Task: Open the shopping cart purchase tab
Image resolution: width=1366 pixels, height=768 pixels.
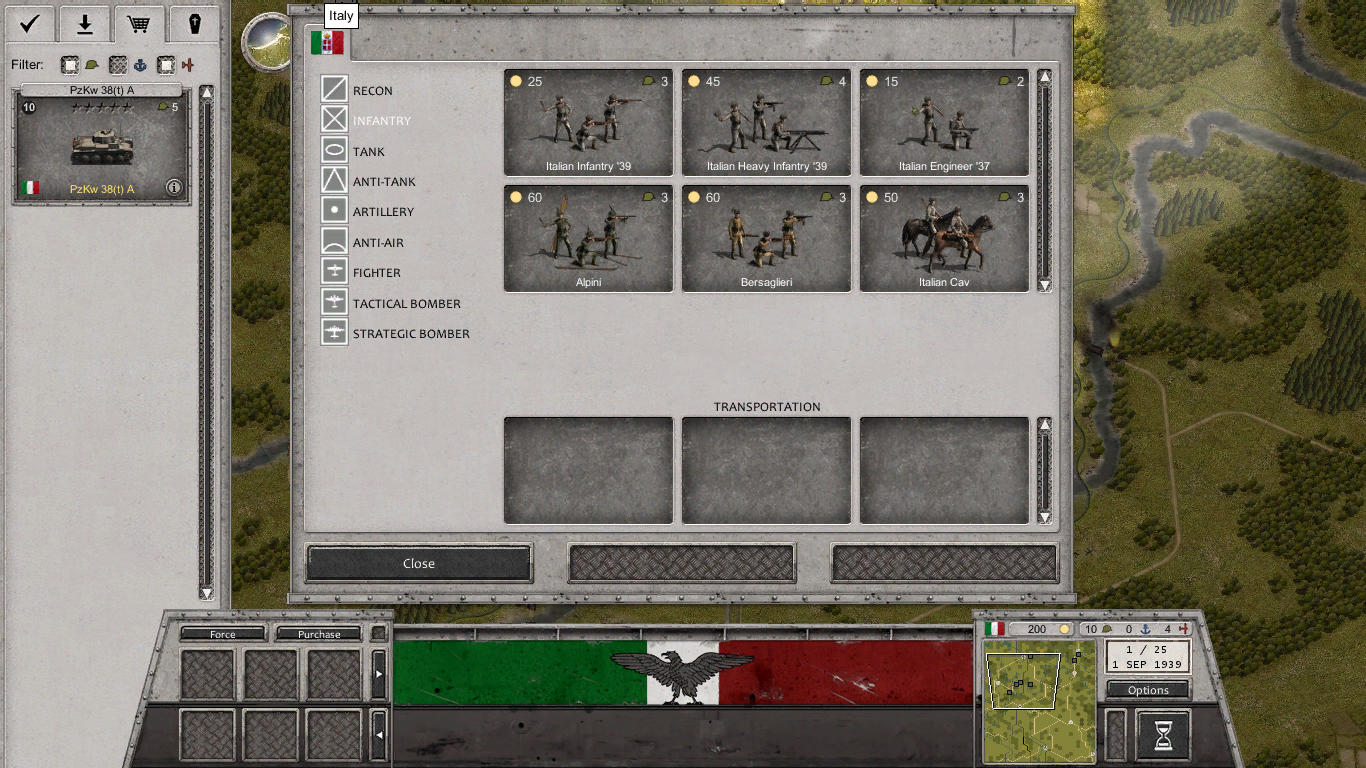Action: (x=139, y=23)
